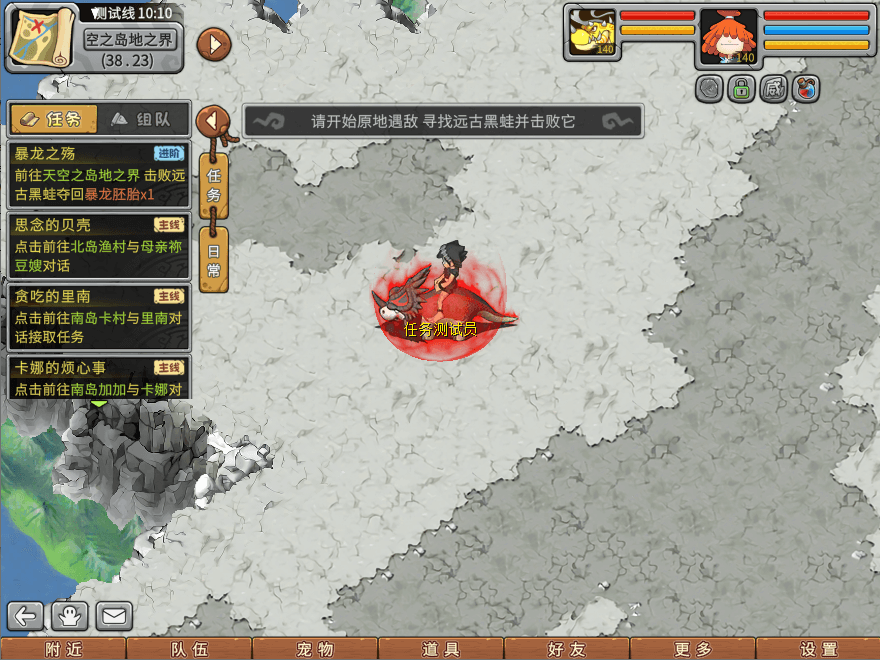Click the orange play arrow beside the location name

[214, 44]
